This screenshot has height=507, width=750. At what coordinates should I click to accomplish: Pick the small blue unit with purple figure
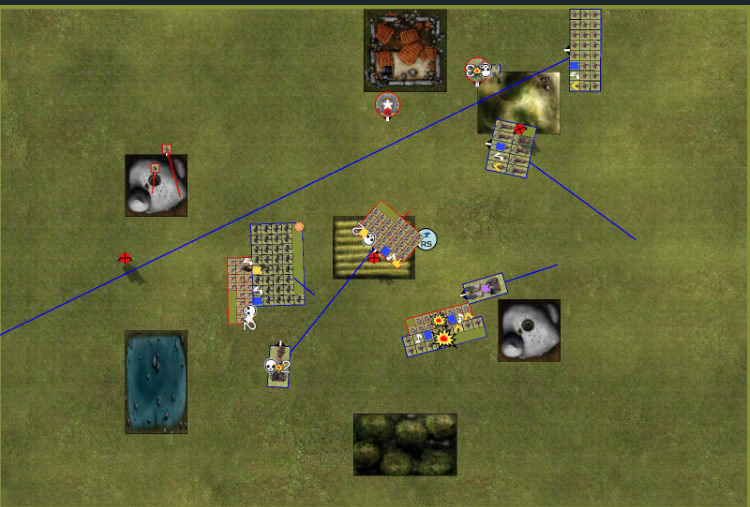coord(485,288)
